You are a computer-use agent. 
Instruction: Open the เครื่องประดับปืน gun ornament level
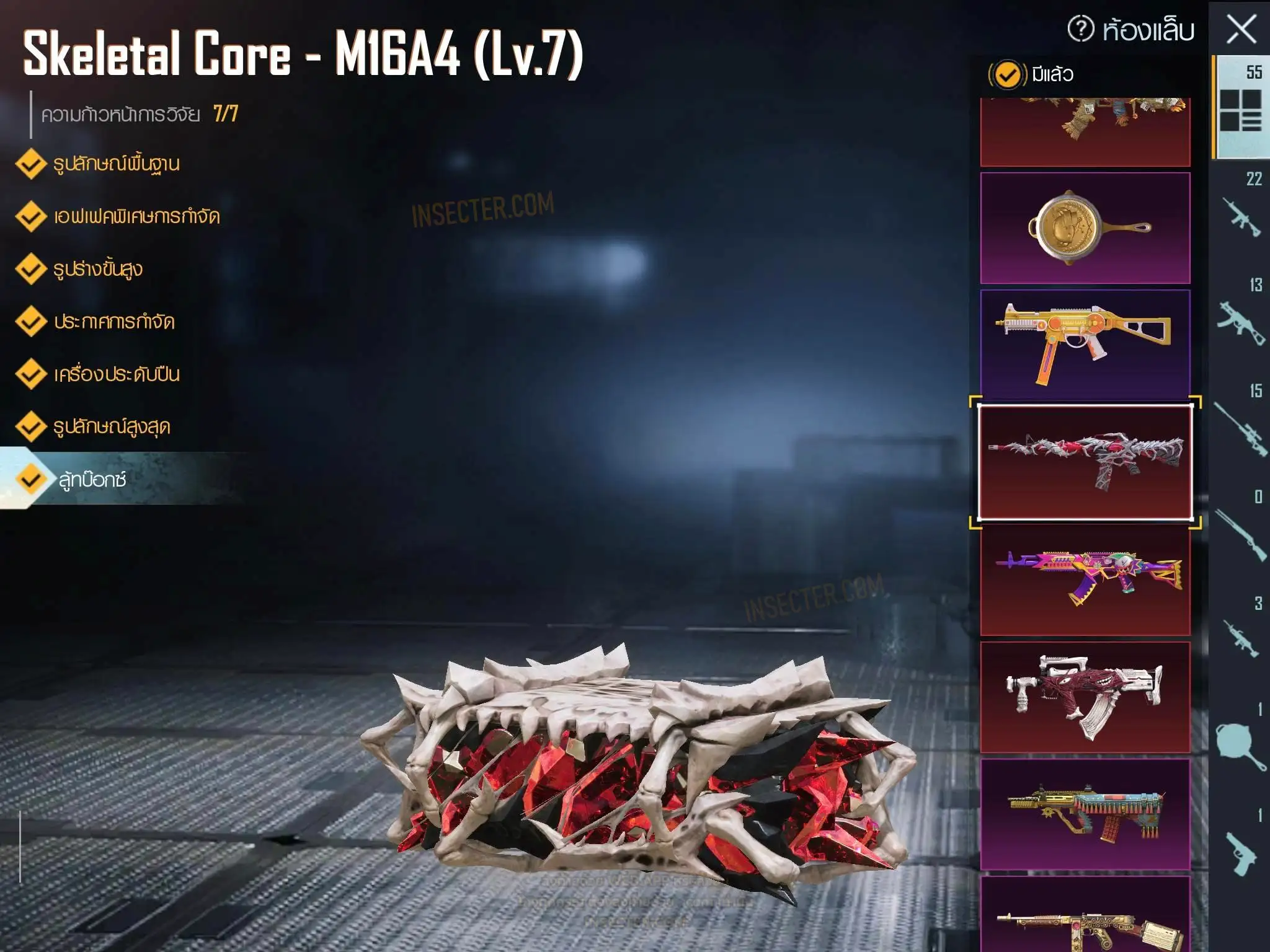(x=117, y=374)
